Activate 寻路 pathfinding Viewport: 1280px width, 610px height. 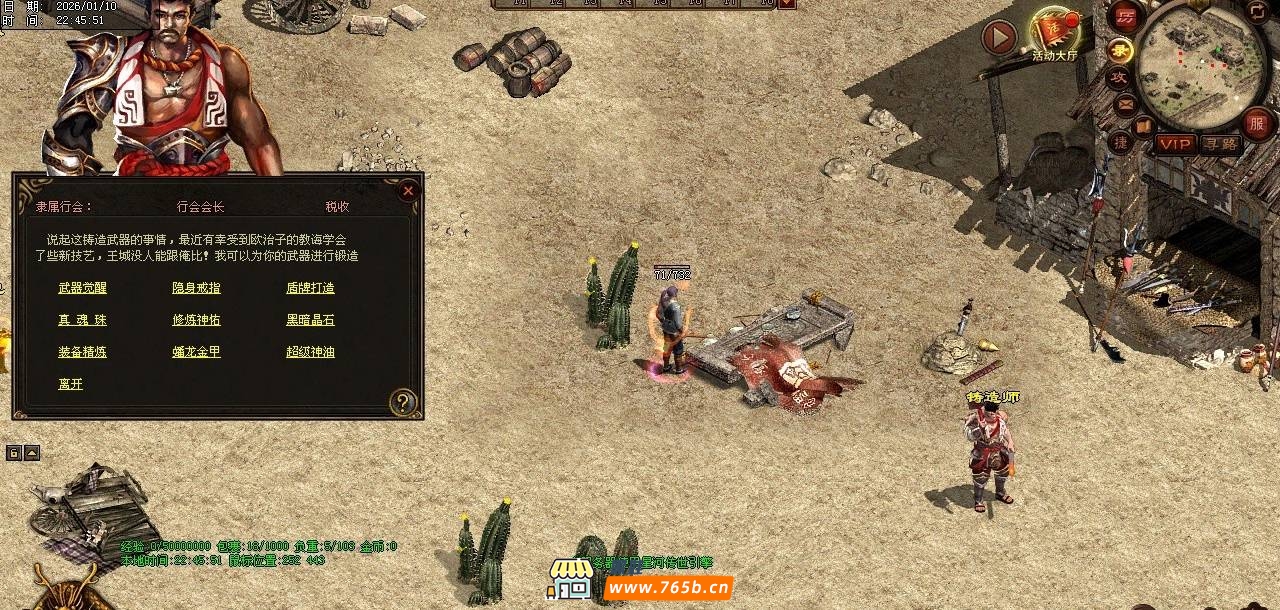[1220, 144]
